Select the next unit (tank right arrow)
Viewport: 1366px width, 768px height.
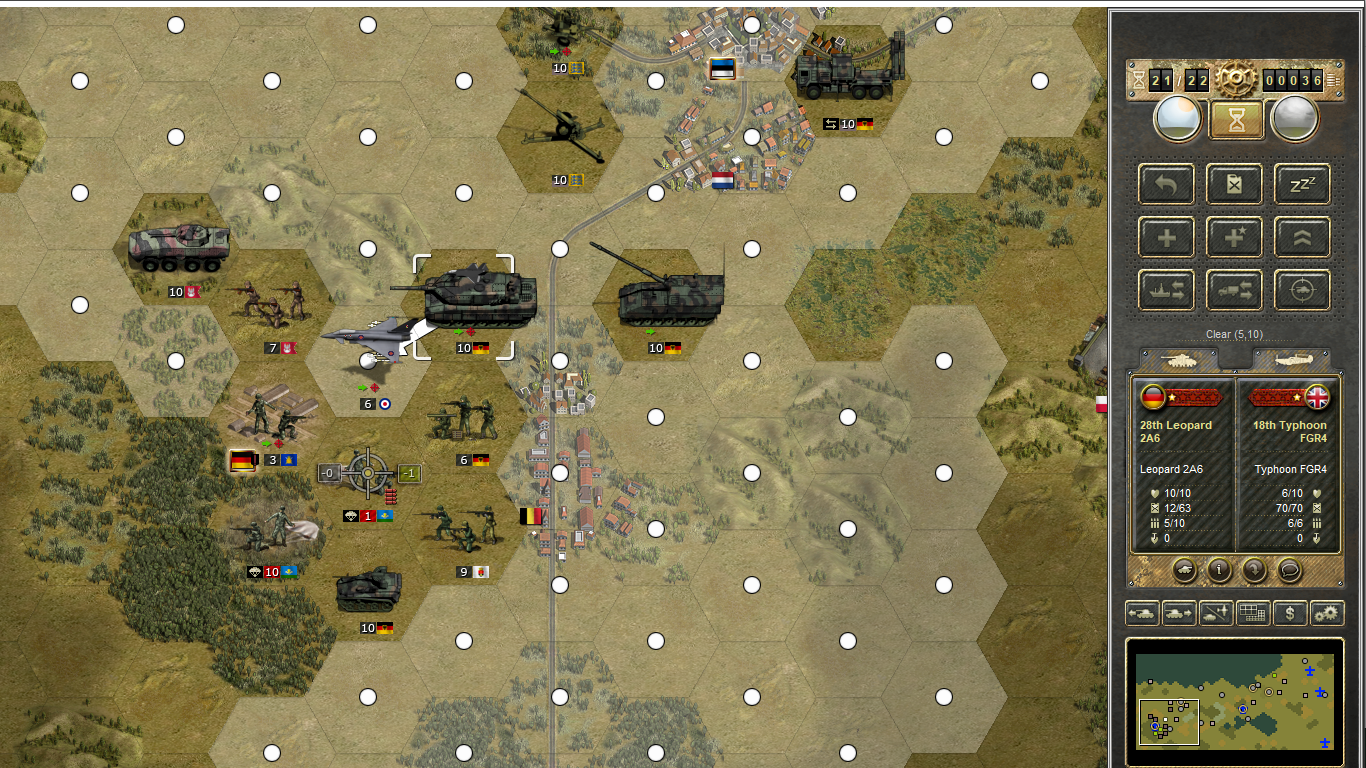1178,613
